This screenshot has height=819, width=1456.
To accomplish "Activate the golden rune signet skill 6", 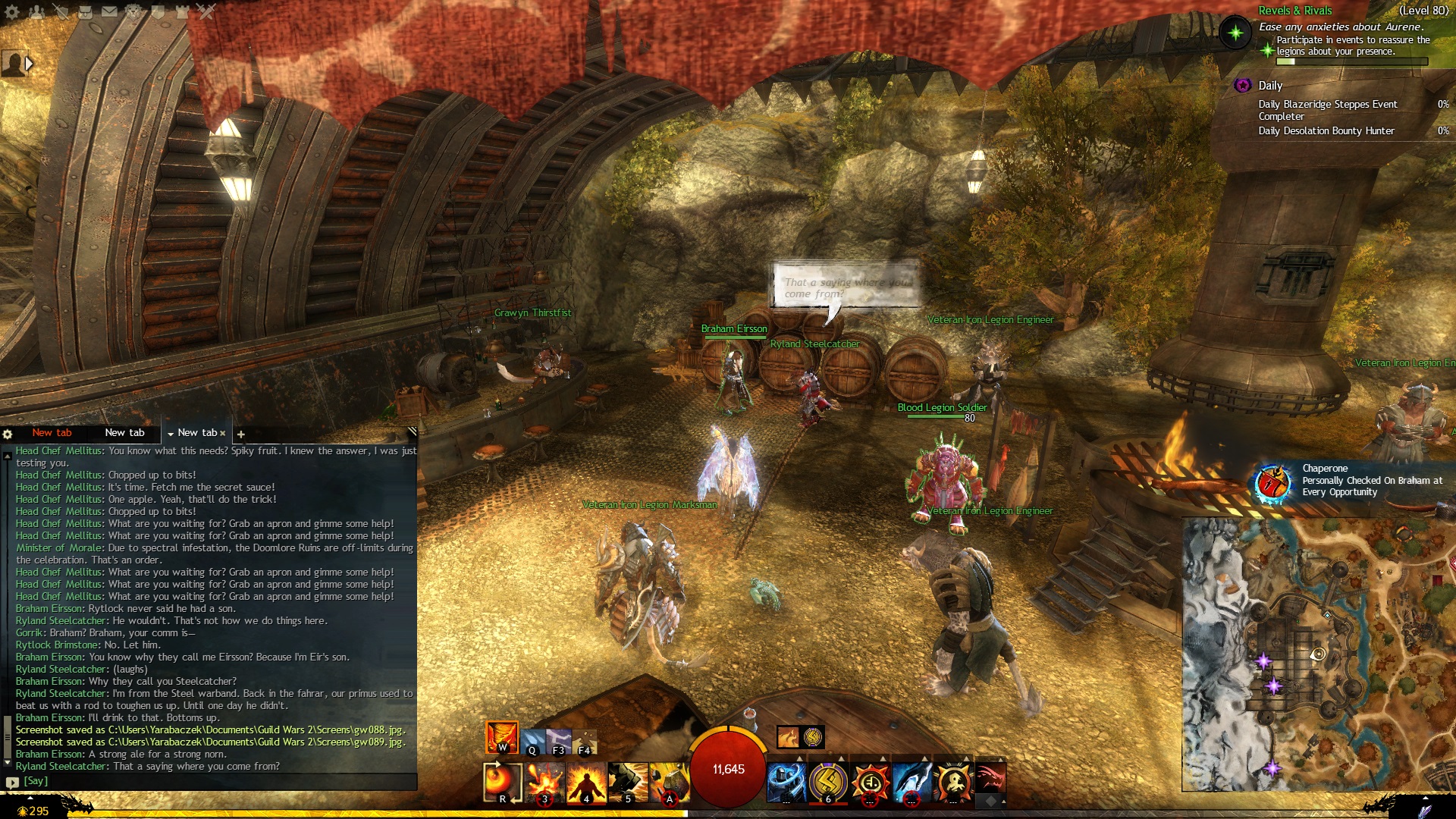I will pyautogui.click(x=828, y=782).
